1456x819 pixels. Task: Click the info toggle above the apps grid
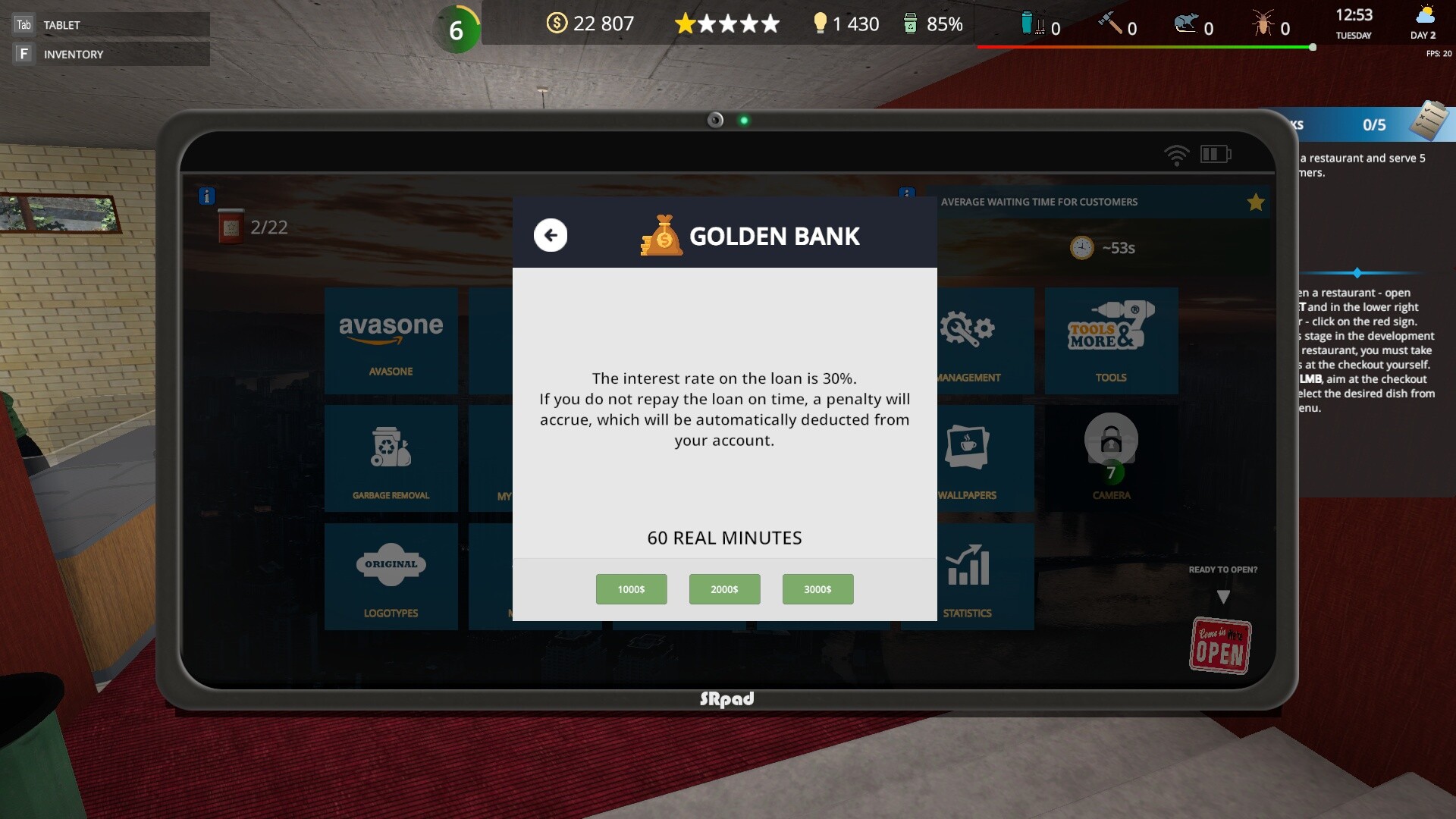[207, 196]
